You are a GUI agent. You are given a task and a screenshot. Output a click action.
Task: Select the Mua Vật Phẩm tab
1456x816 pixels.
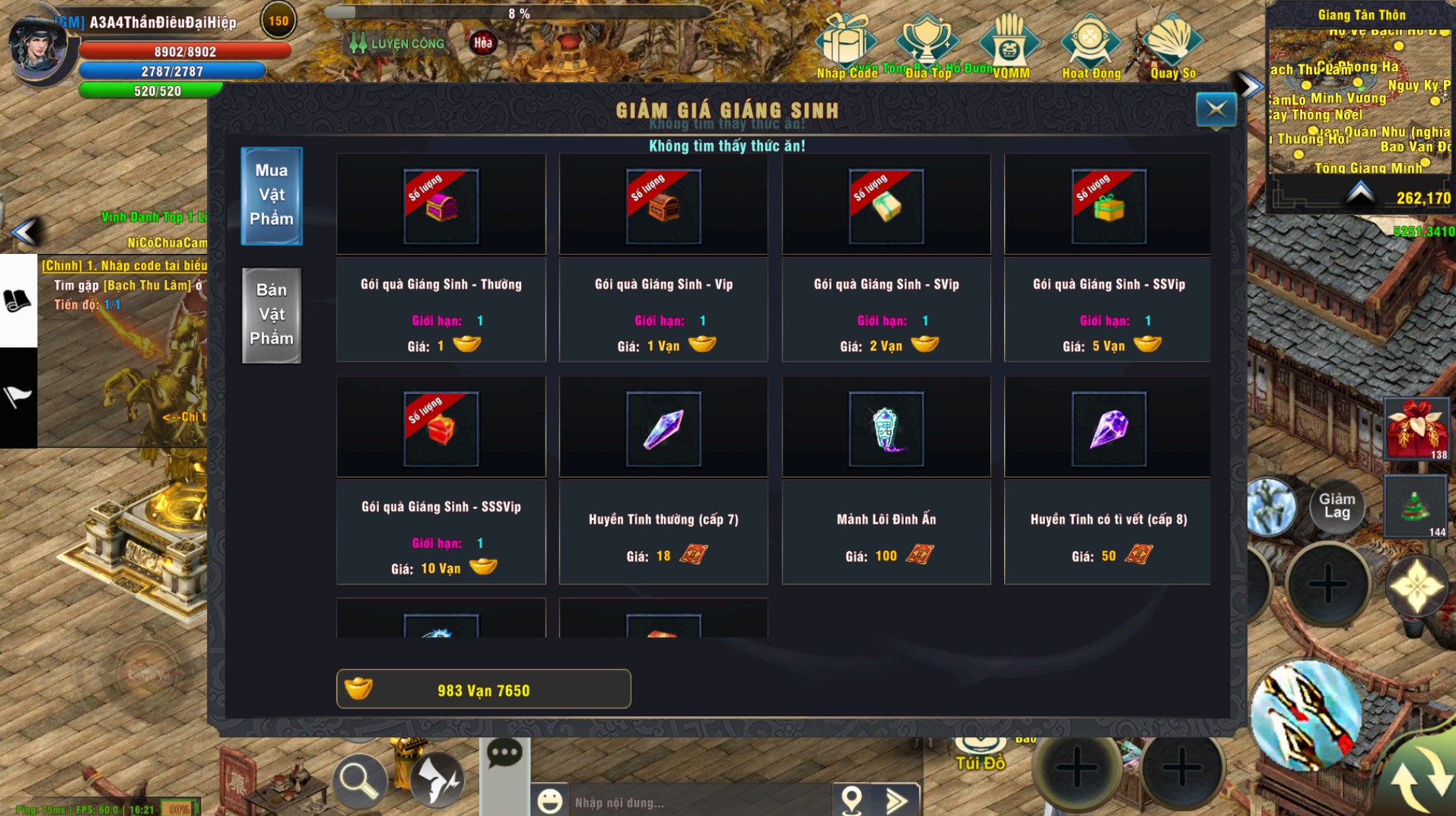coord(272,196)
